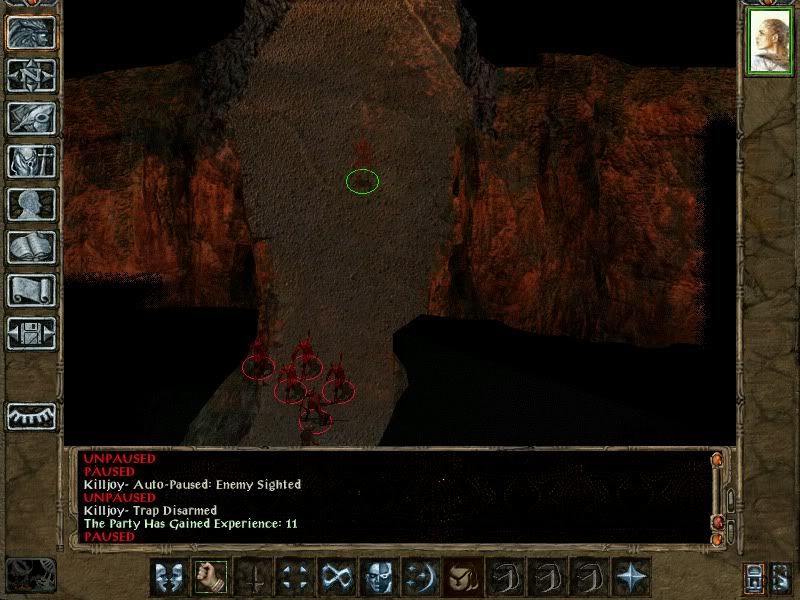
Task: Open the priest scroll button
Action: pos(31,290)
